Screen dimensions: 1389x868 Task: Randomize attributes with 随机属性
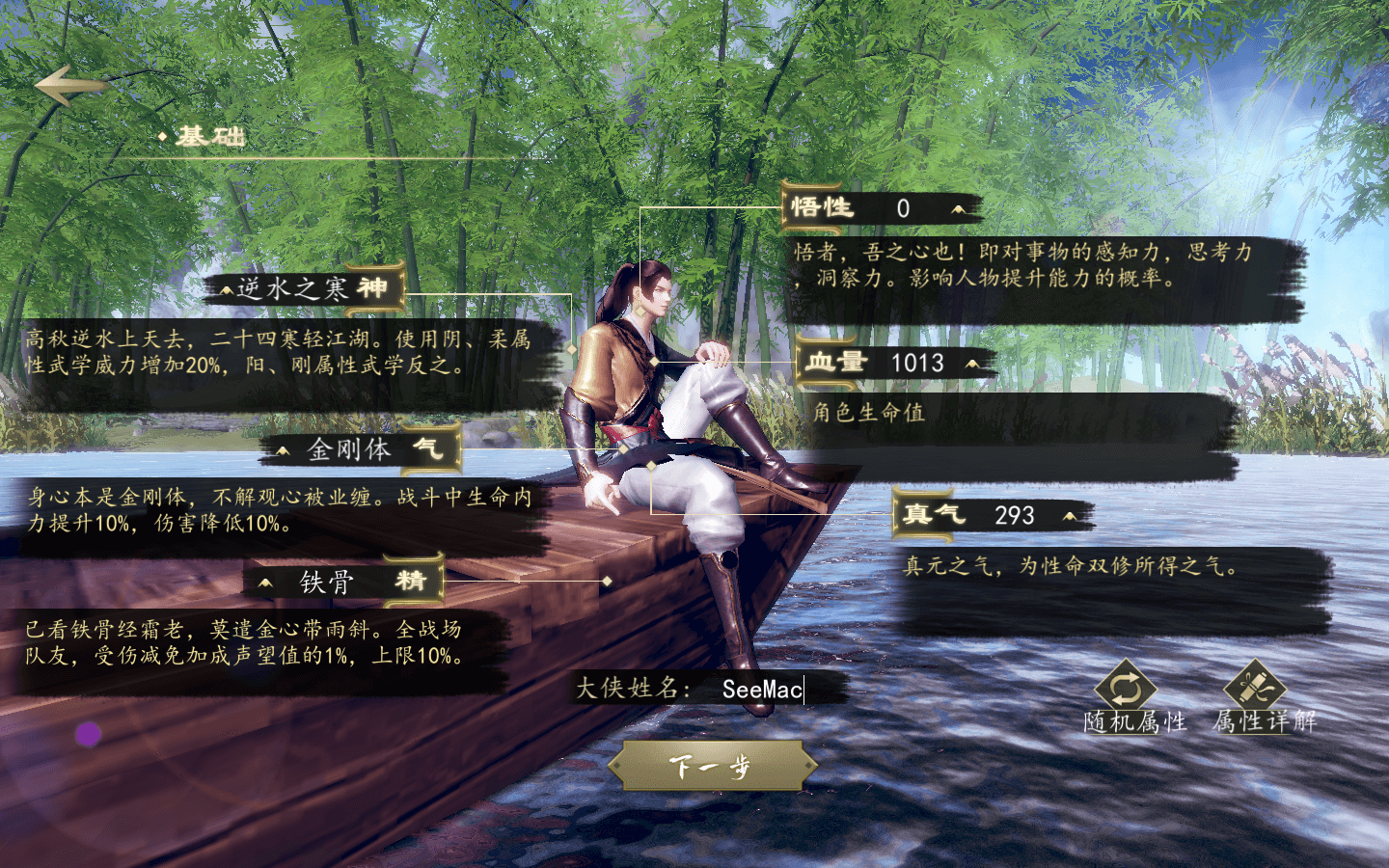[1127, 692]
